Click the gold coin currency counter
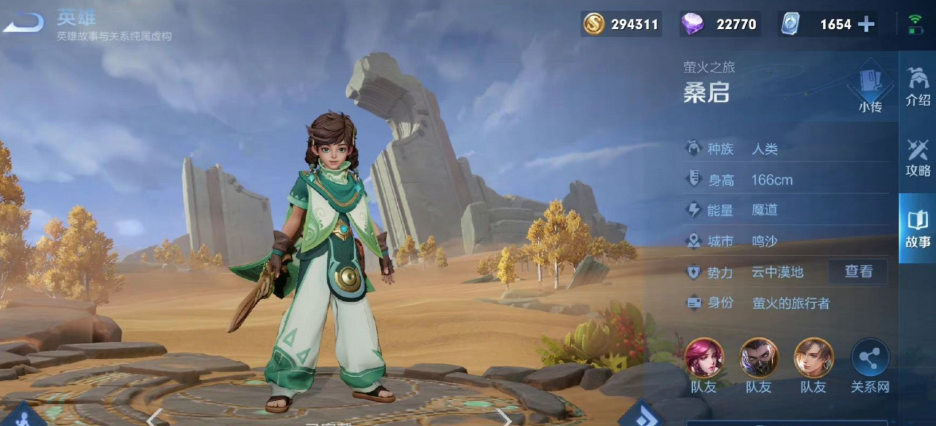This screenshot has height=426, width=936. click(x=621, y=24)
